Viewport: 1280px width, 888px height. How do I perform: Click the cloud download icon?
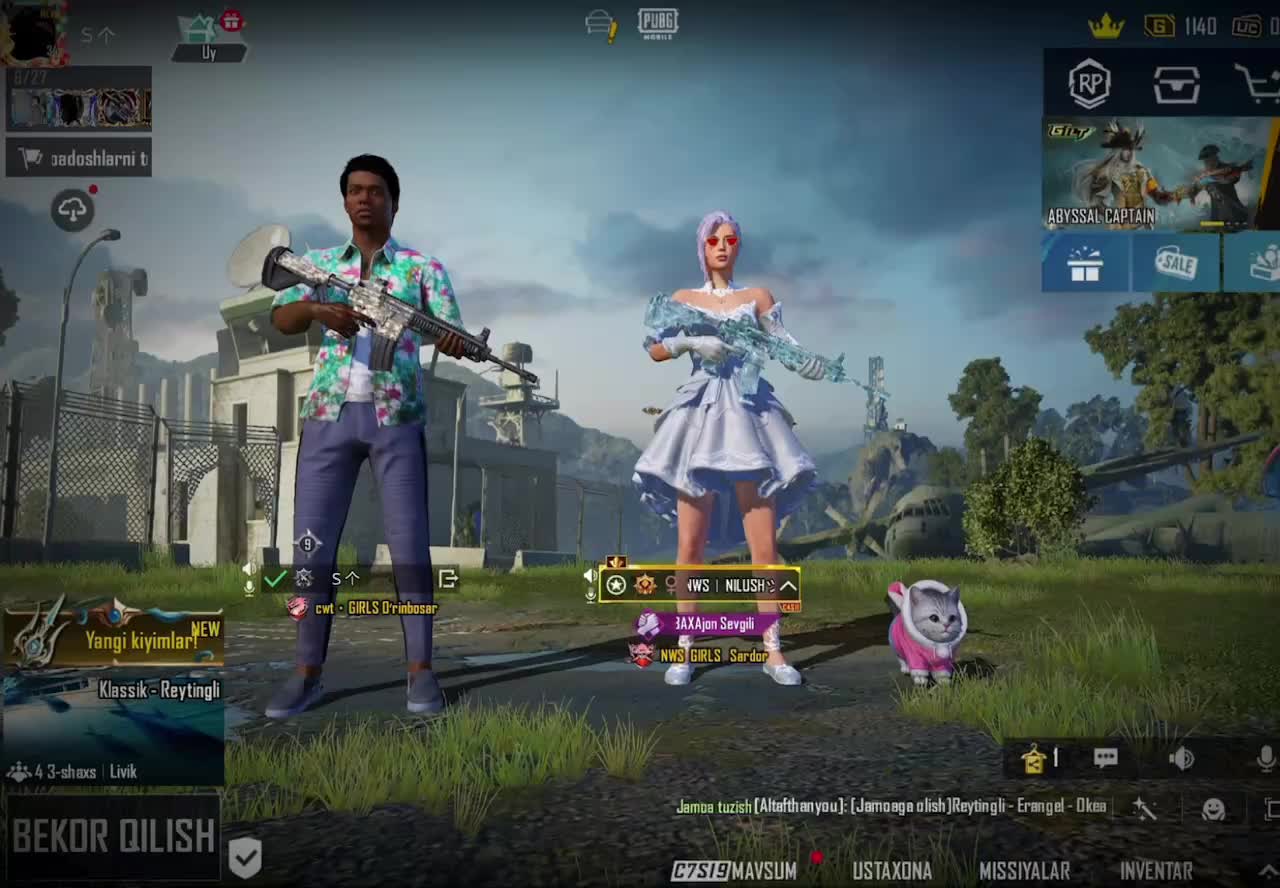[x=73, y=210]
